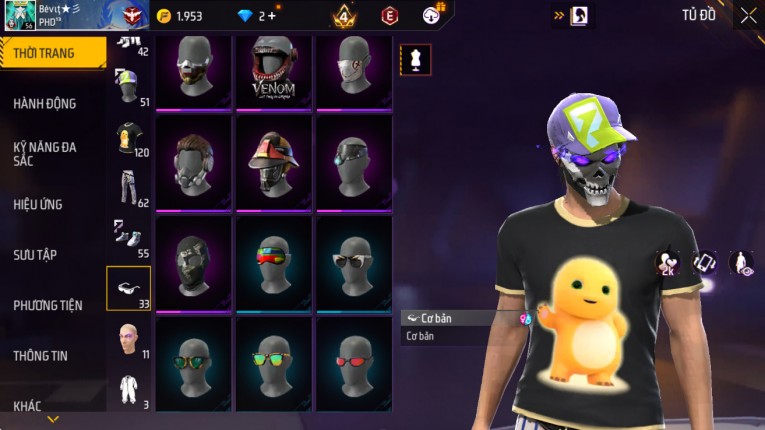Open the Thông Tin tab
The image size is (765, 430).
tap(41, 355)
